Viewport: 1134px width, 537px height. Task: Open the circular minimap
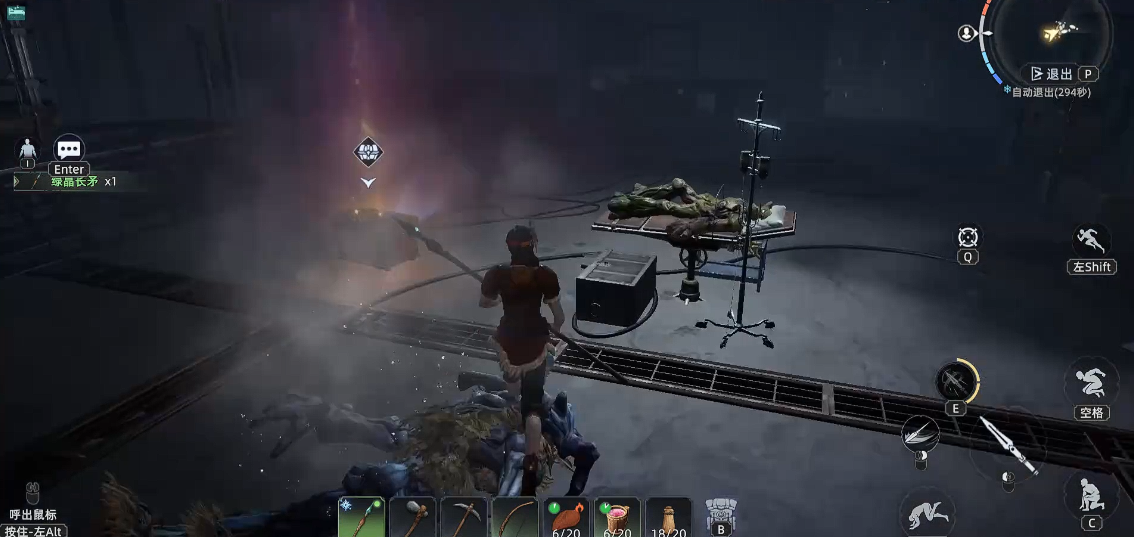(1060, 35)
